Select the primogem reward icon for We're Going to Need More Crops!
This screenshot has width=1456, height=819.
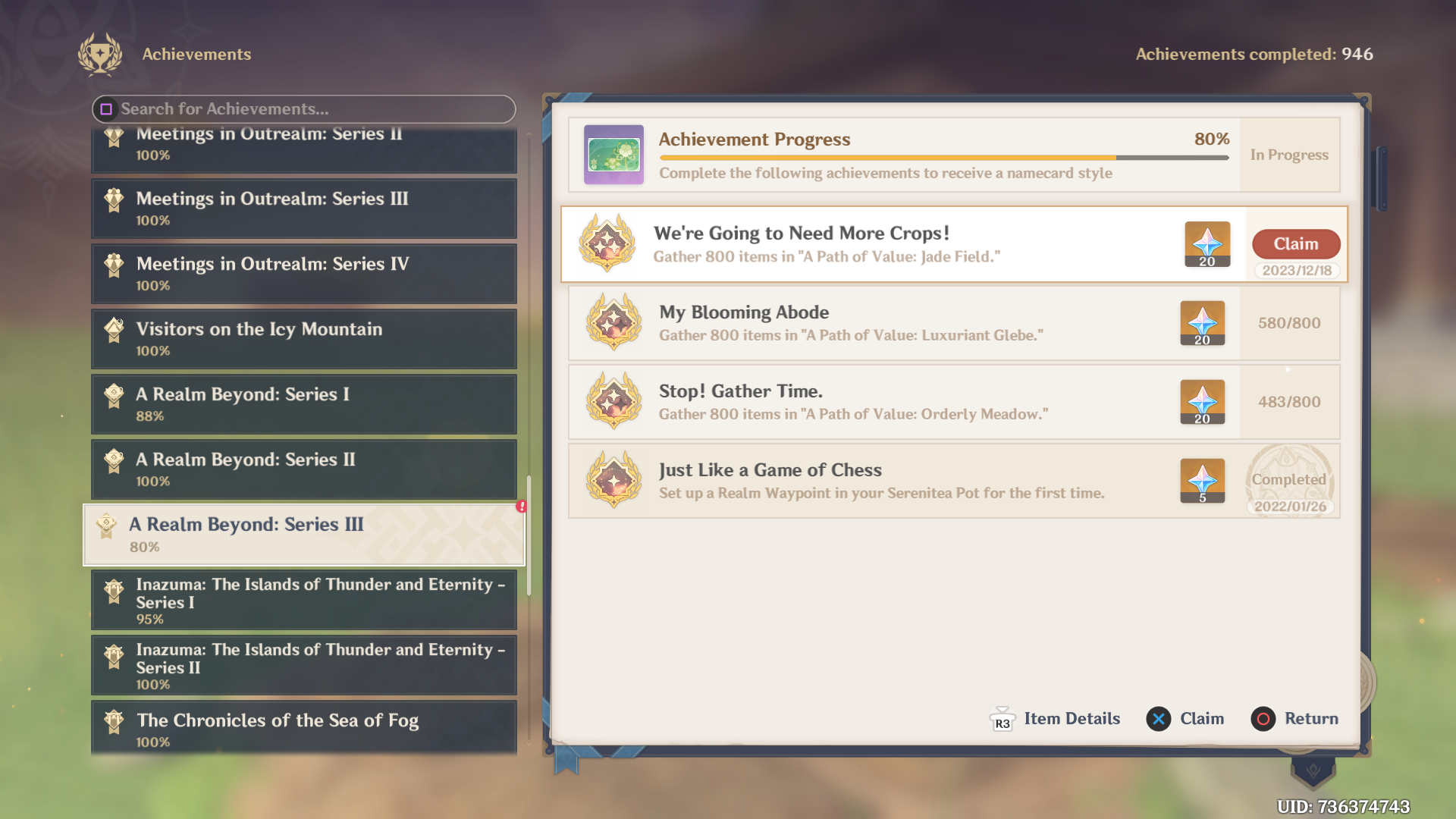point(1207,244)
